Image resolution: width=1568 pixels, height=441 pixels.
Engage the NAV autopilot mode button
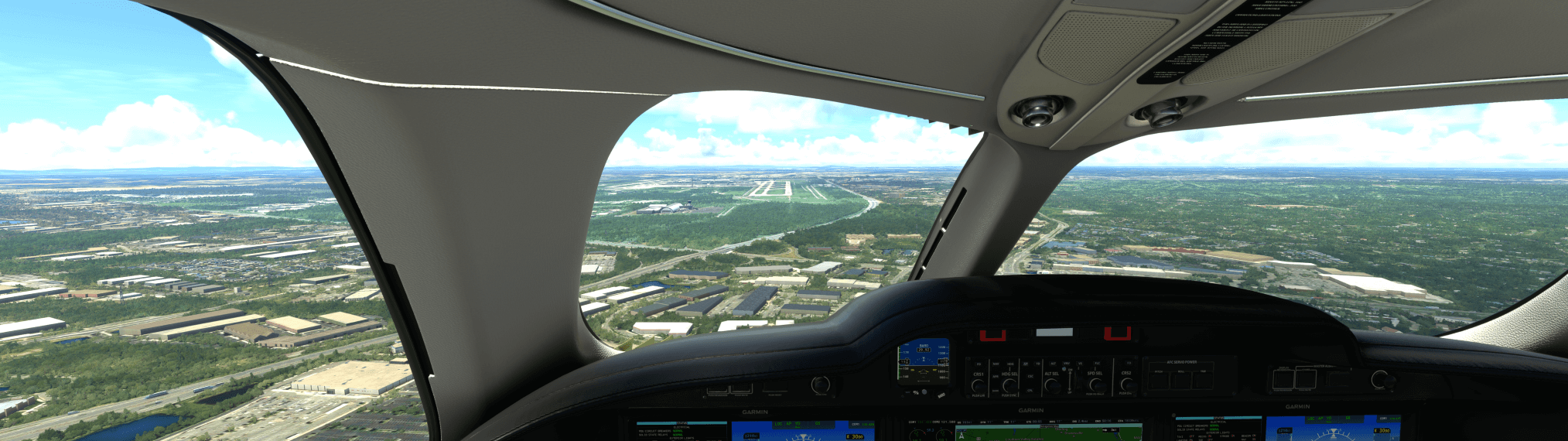996,364
